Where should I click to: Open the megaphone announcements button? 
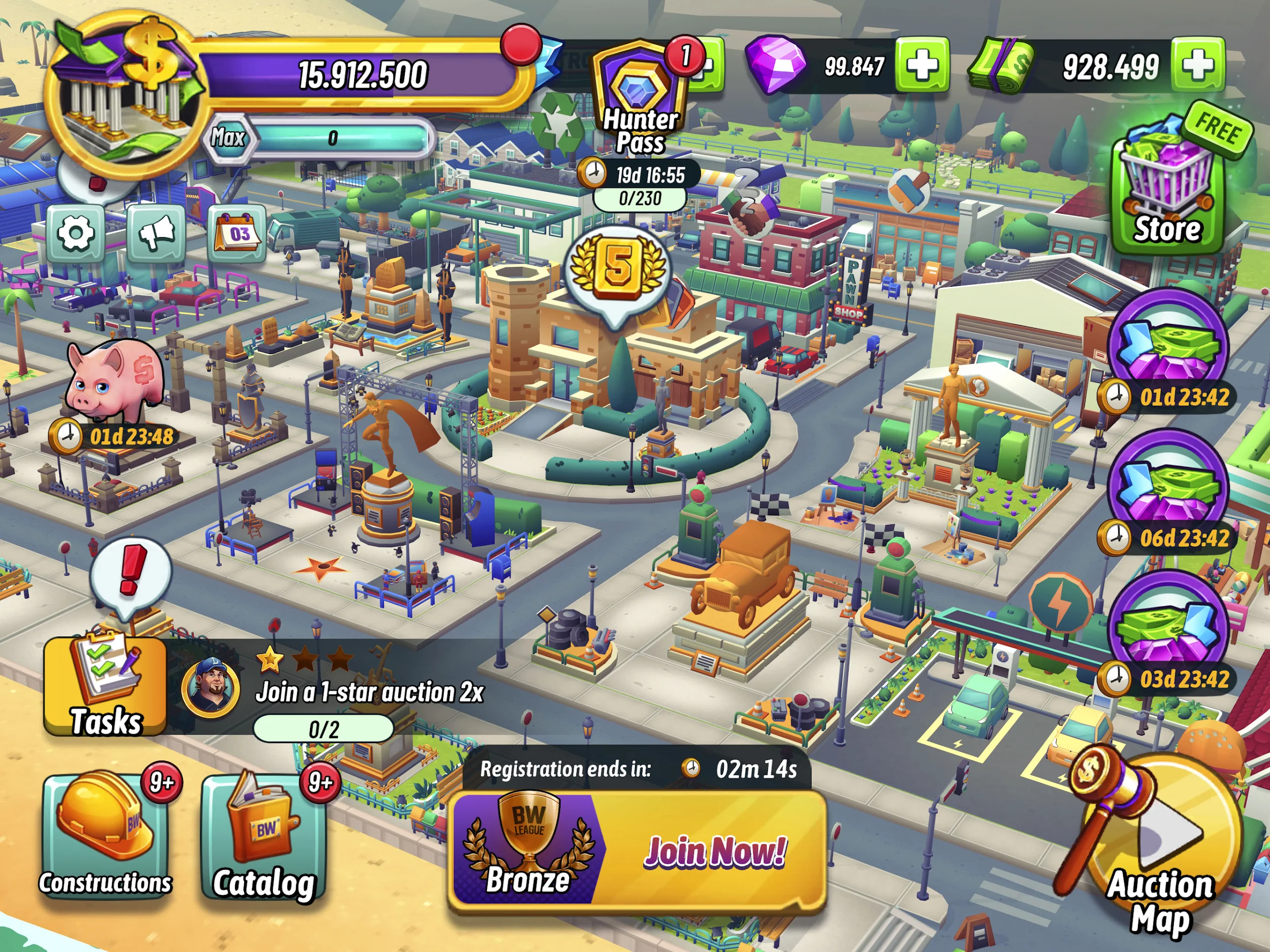[156, 232]
